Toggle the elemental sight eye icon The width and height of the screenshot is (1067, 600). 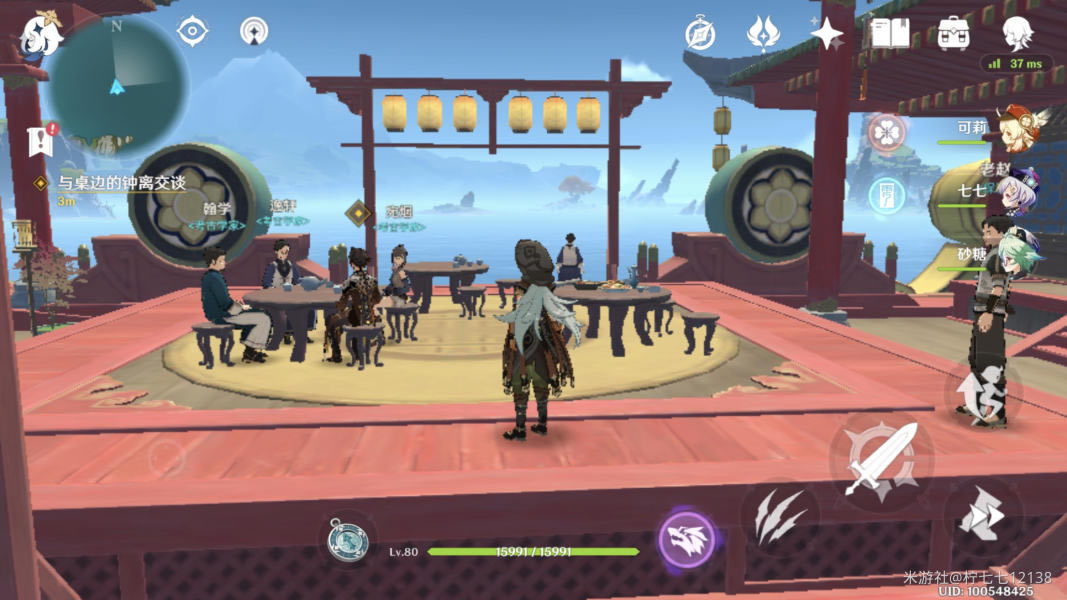pyautogui.click(x=192, y=31)
